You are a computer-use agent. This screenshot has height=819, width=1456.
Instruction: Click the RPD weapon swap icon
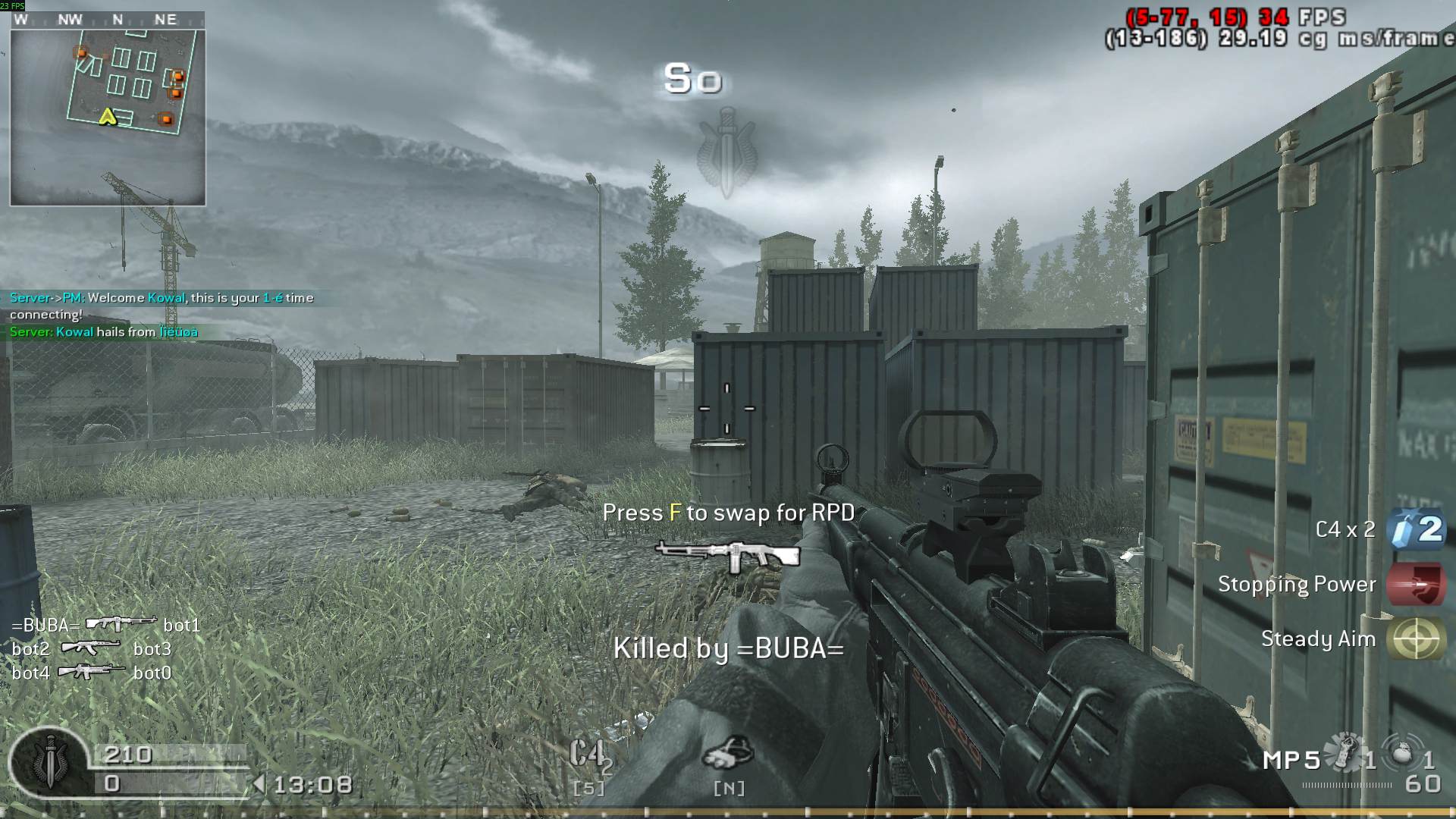click(x=728, y=556)
